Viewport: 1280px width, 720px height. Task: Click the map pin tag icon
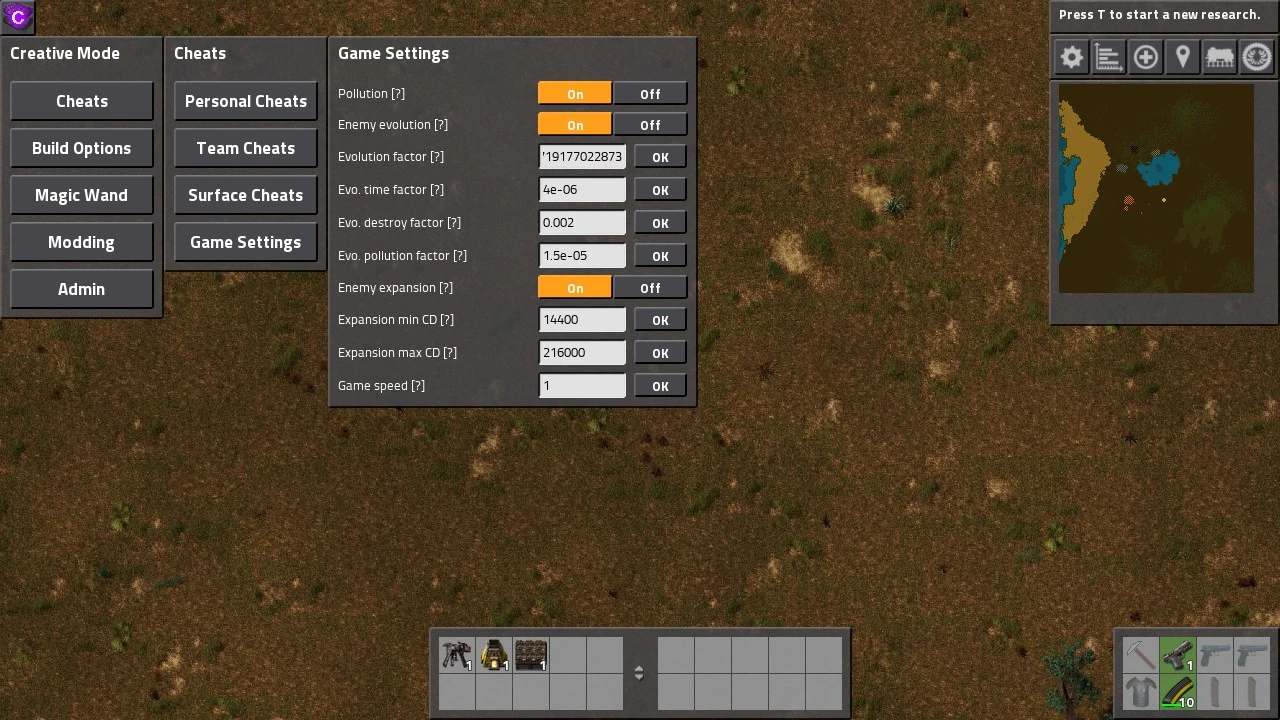click(x=1182, y=57)
